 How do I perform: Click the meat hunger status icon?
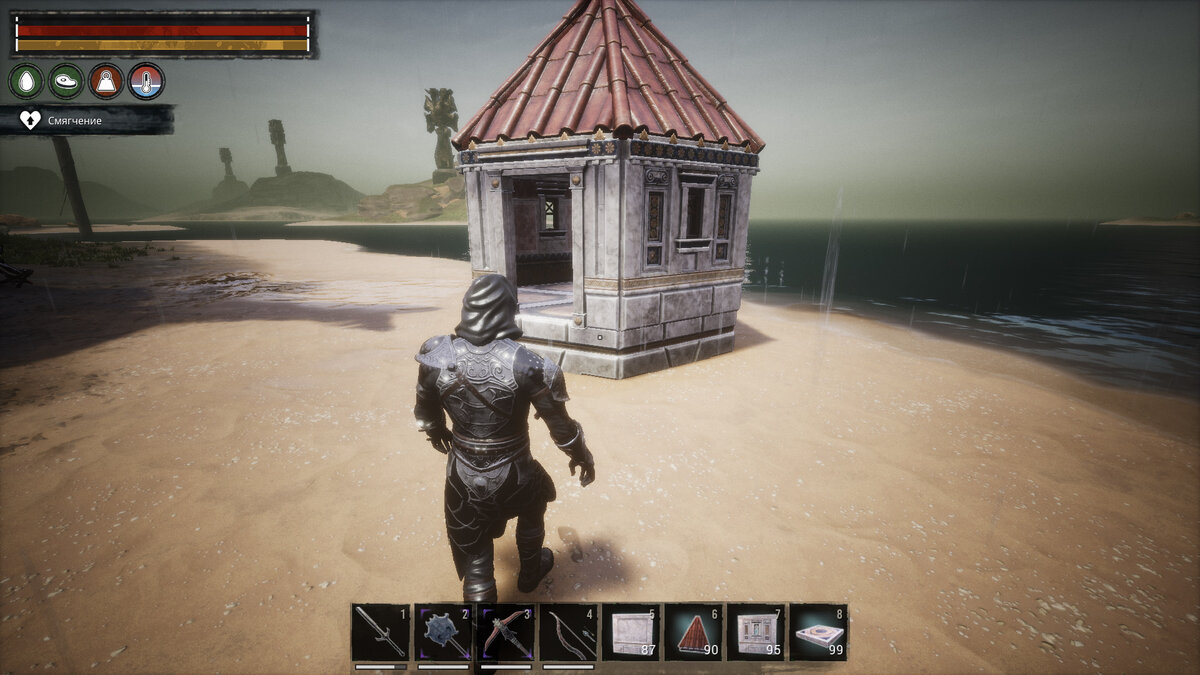66,81
